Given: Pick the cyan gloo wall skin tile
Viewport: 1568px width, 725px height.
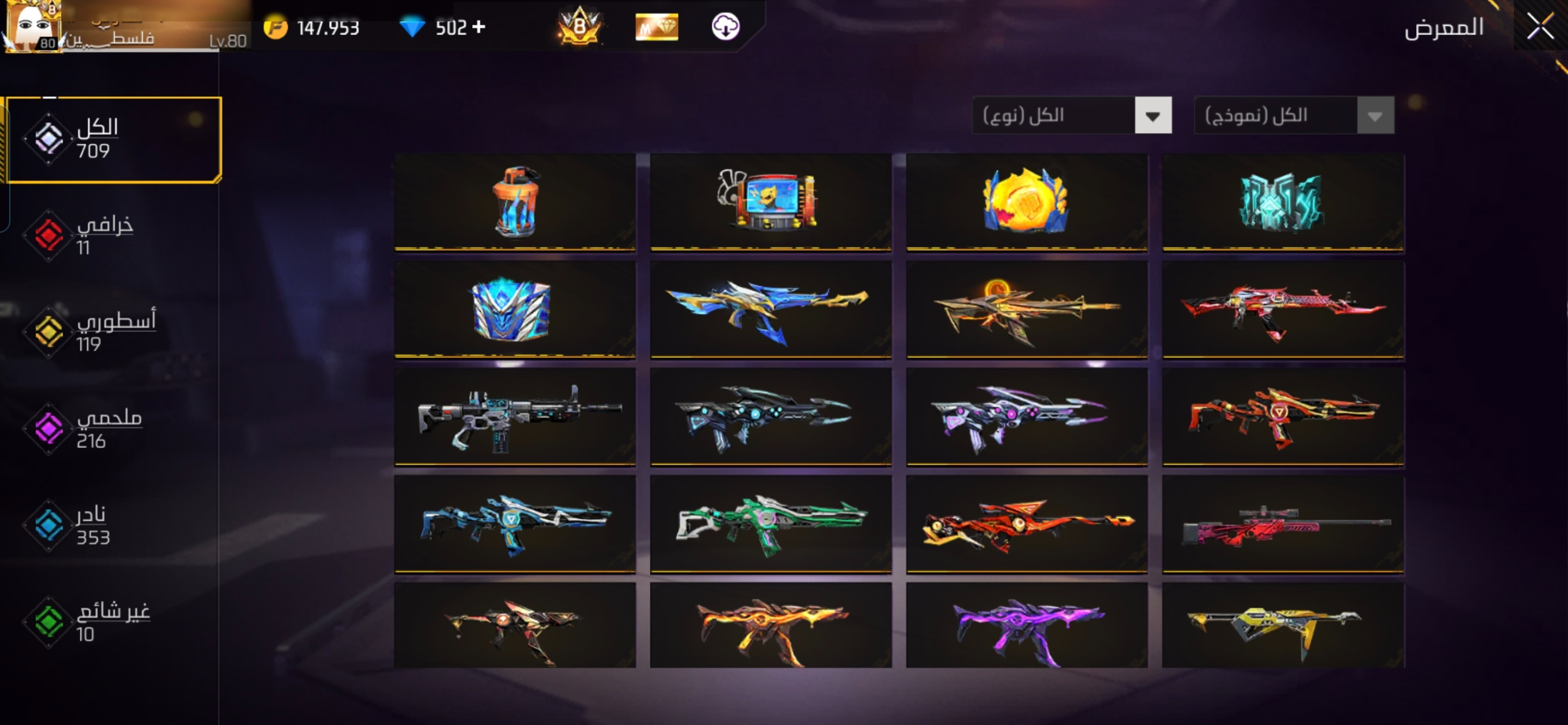Looking at the screenshot, I should 1283,202.
